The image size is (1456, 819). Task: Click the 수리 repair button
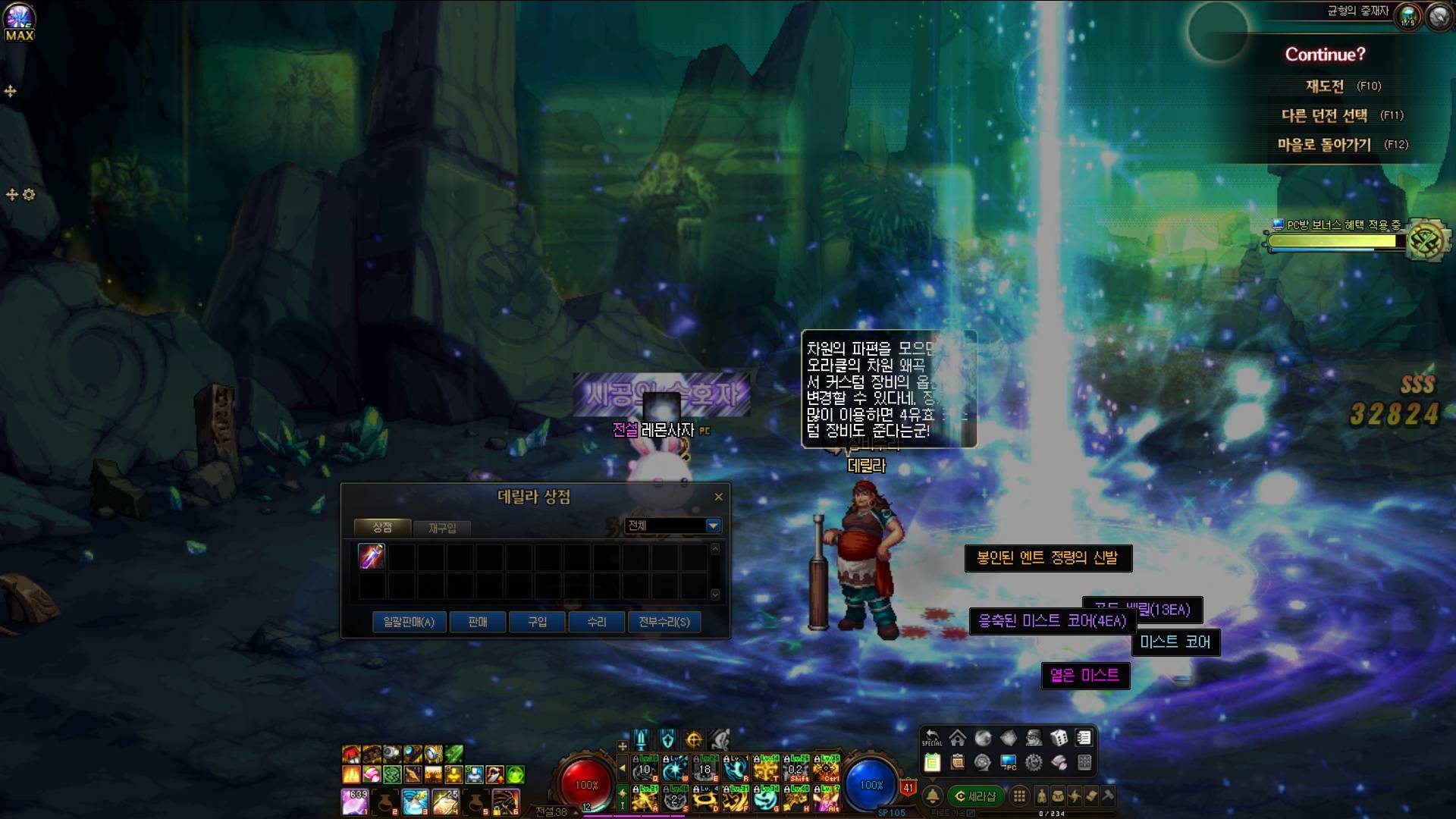pyautogui.click(x=597, y=622)
